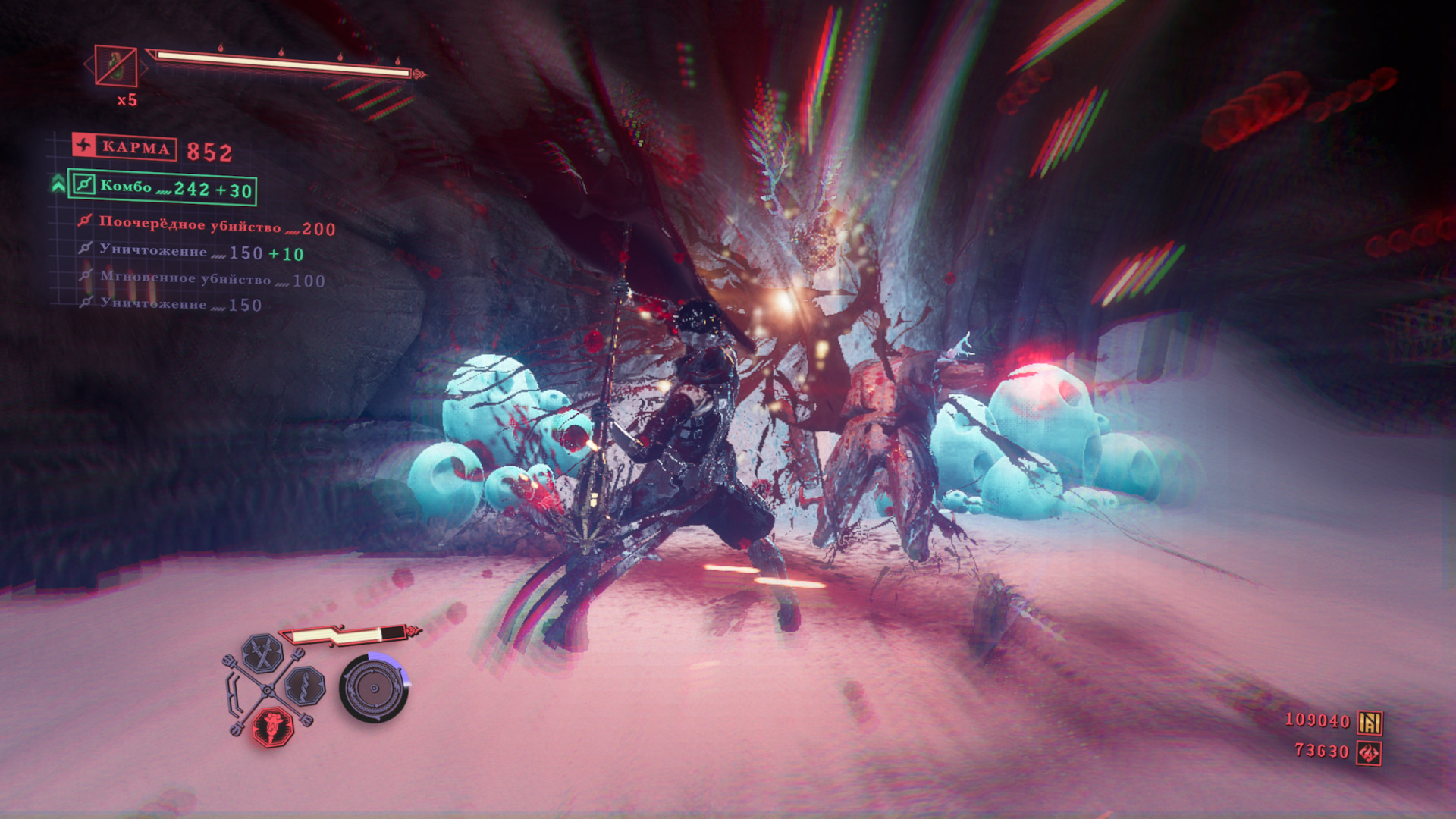Trigger the glowing red ability icon
The image size is (1456, 819).
click(x=272, y=726)
